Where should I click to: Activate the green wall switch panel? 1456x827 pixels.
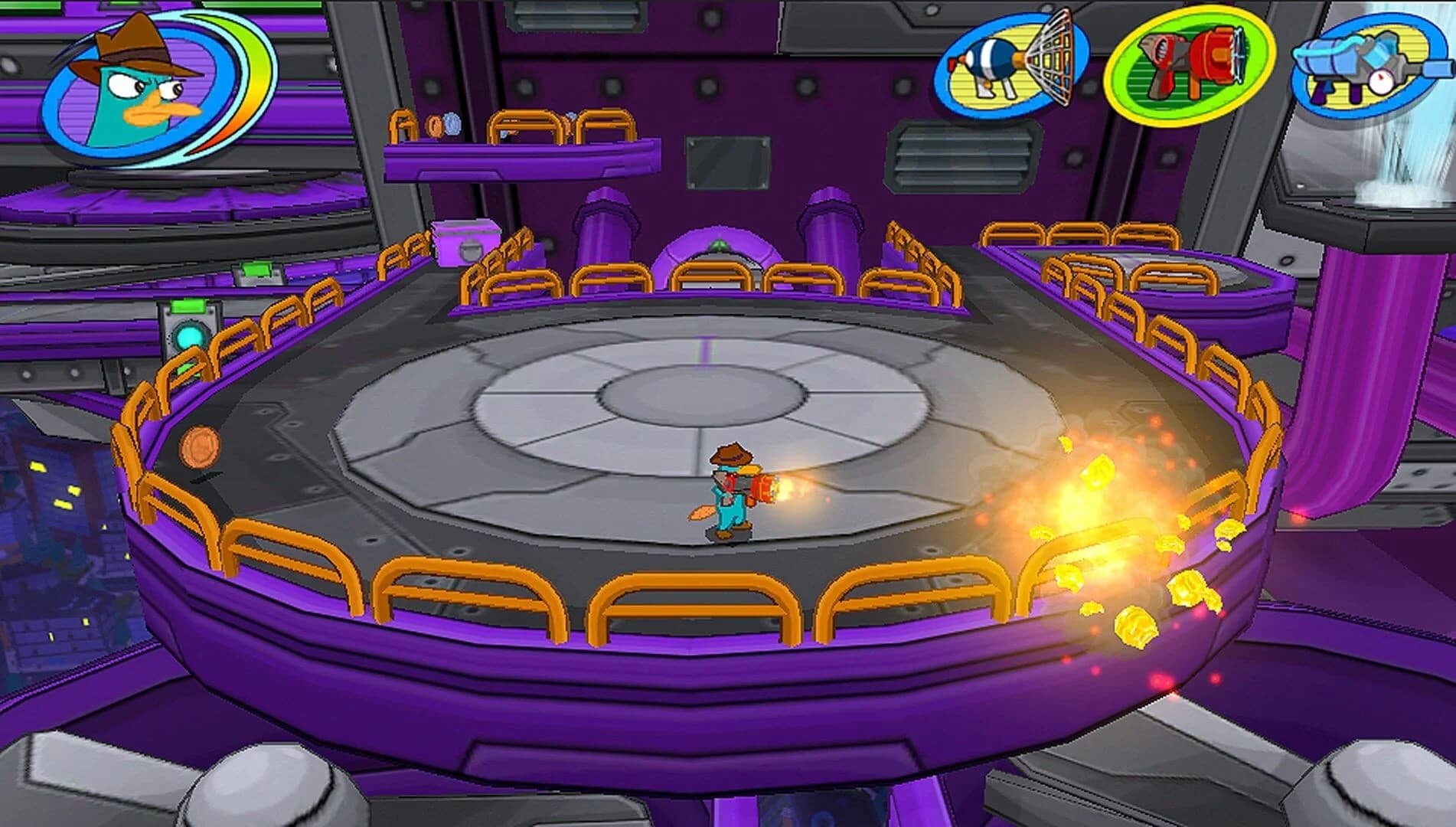[x=189, y=305]
